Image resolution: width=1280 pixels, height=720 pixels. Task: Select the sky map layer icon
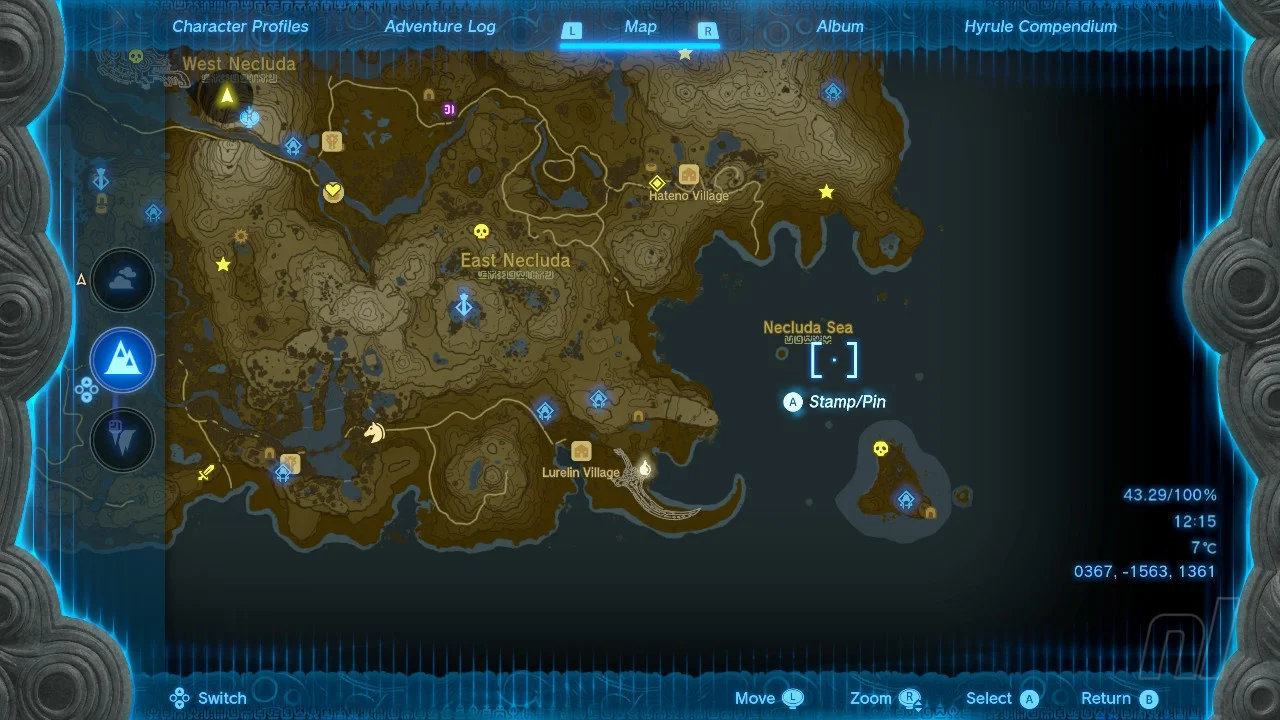point(122,280)
